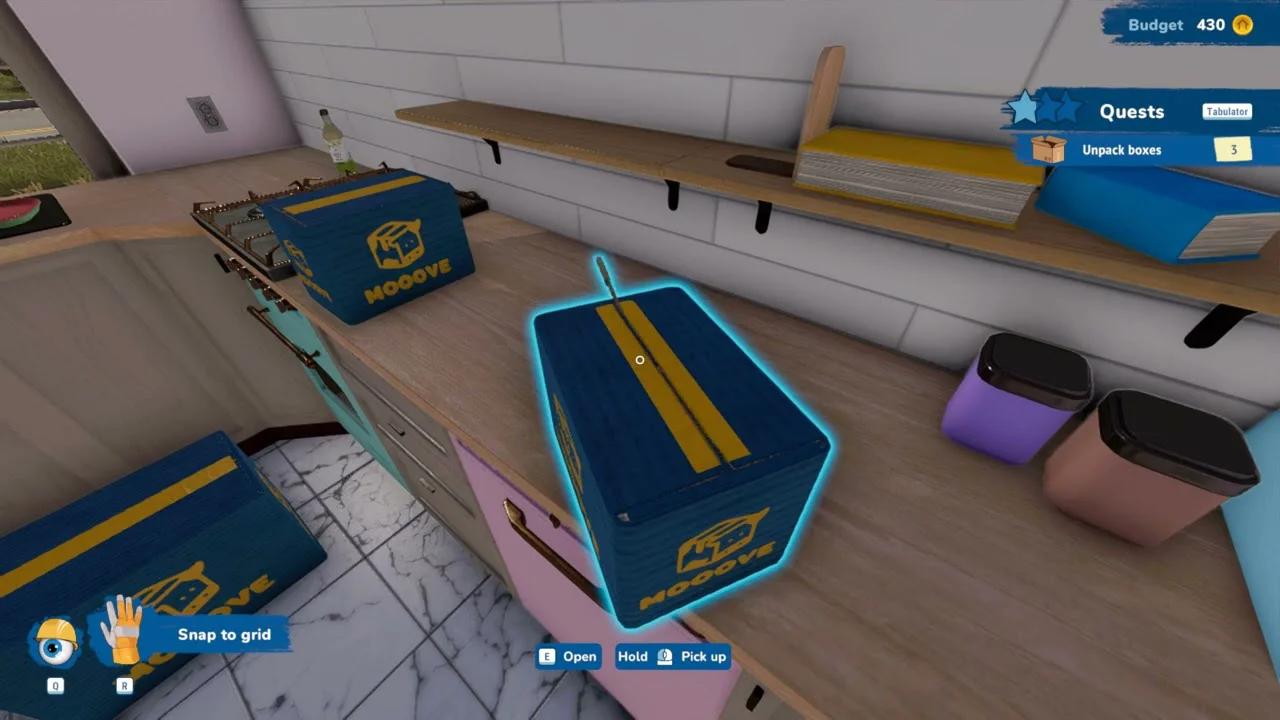Toggle the quest panel with the Tabulator button

click(x=1226, y=112)
